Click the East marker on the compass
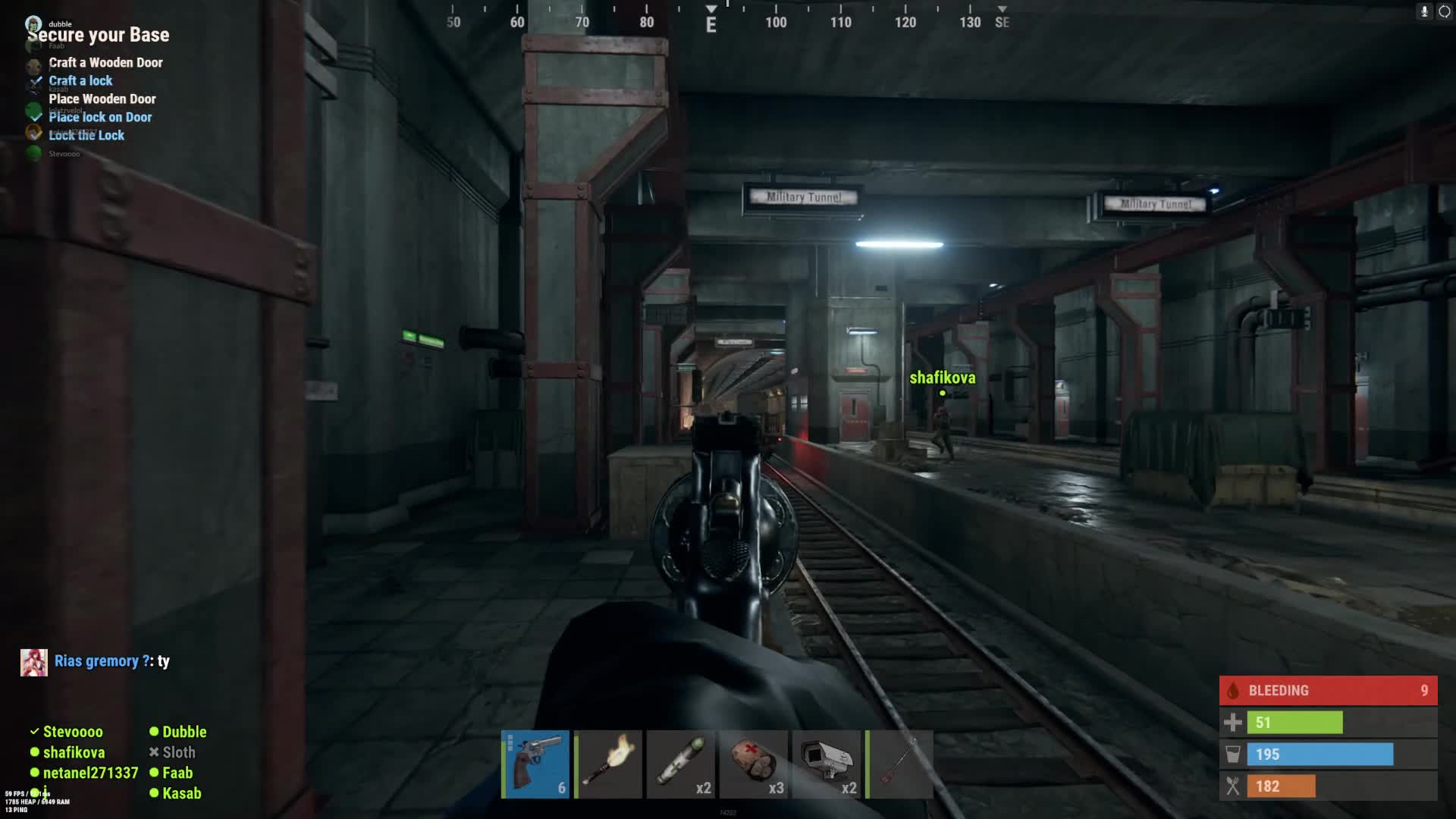Viewport: 1456px width, 819px height. pos(711,25)
